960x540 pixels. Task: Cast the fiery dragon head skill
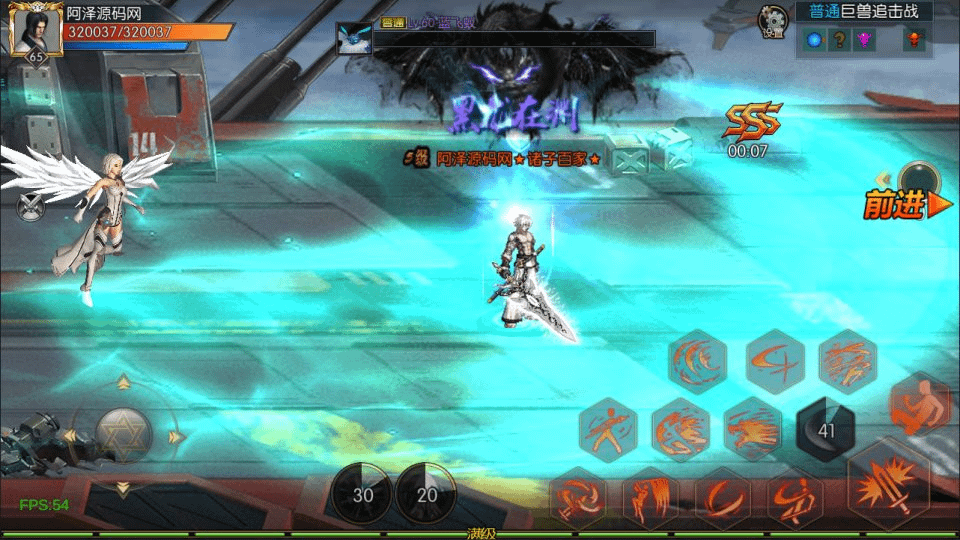(x=753, y=429)
